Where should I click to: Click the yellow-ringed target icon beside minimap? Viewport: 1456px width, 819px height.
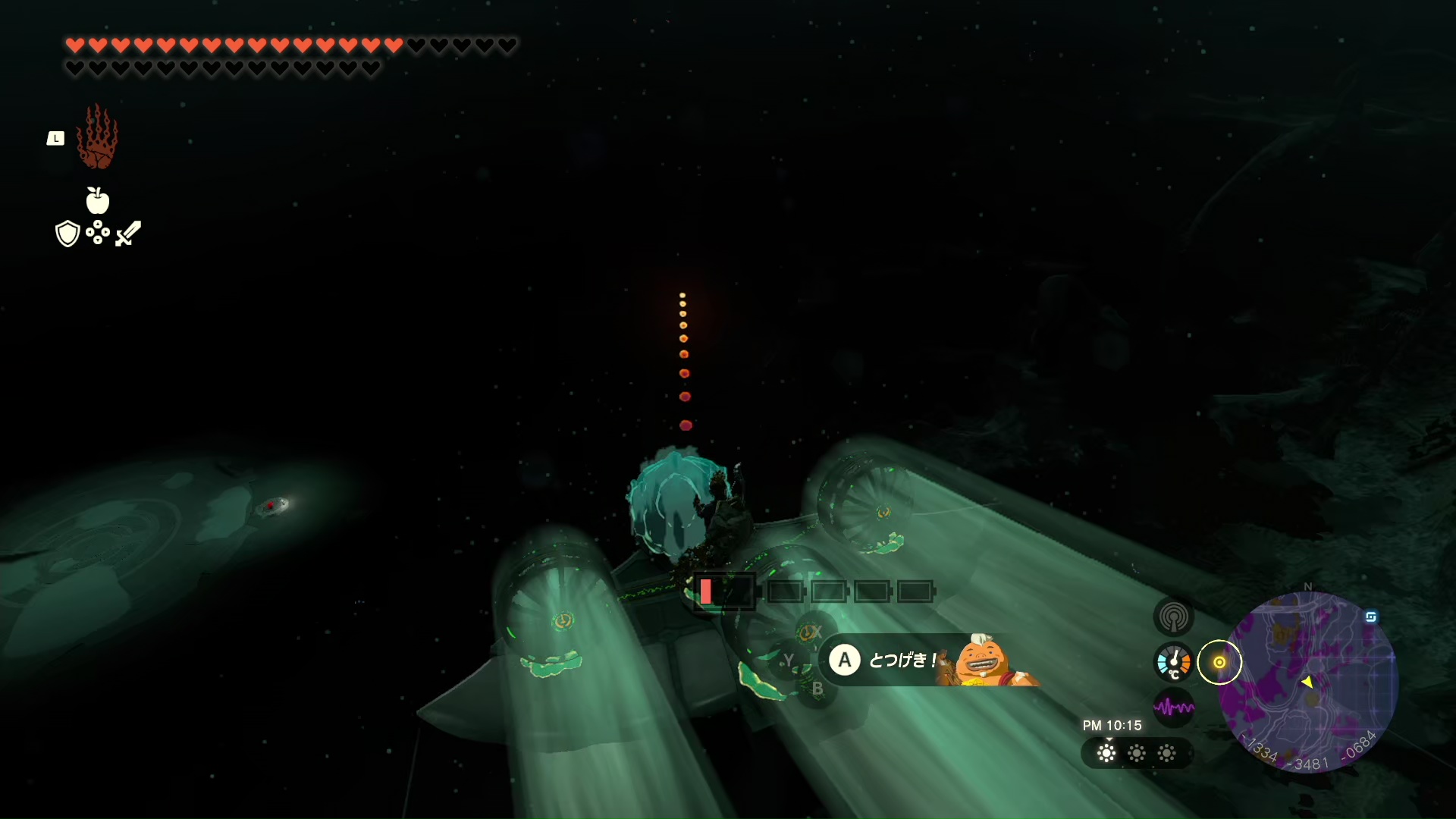[x=1219, y=662]
